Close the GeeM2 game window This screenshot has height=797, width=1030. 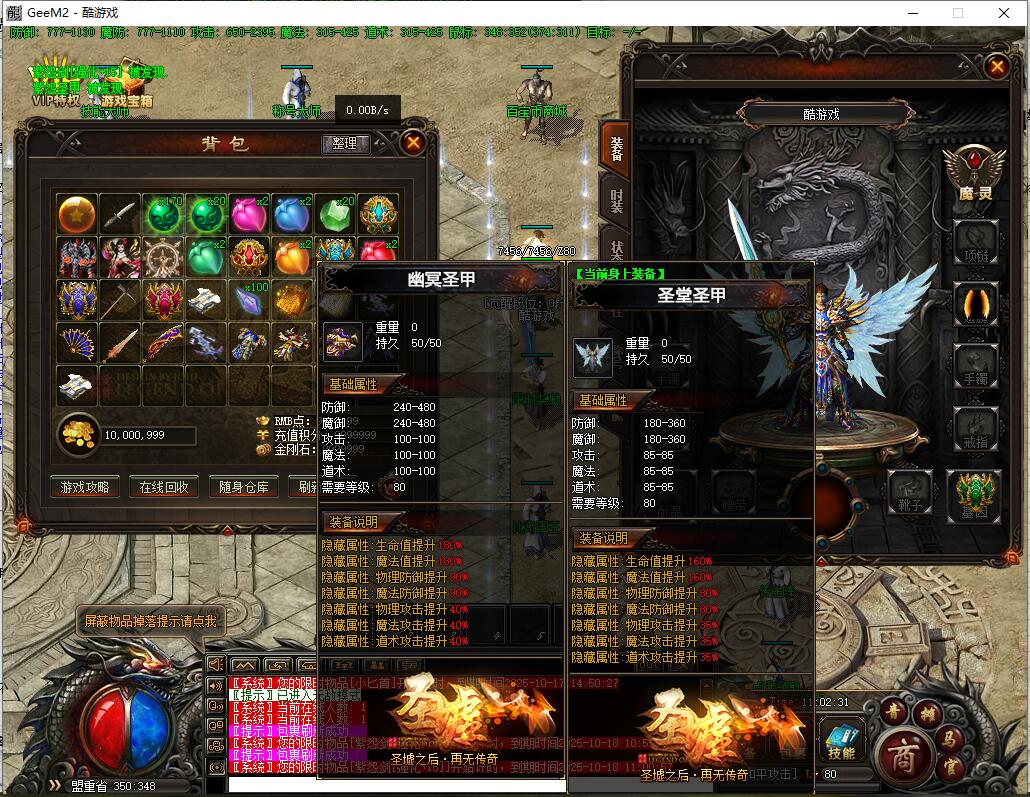(x=1004, y=12)
